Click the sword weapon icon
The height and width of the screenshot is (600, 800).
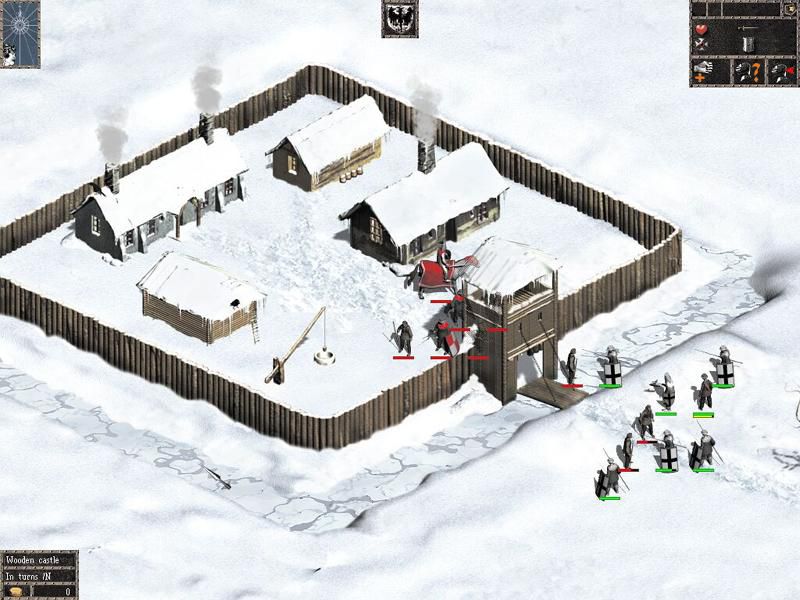coord(748,28)
